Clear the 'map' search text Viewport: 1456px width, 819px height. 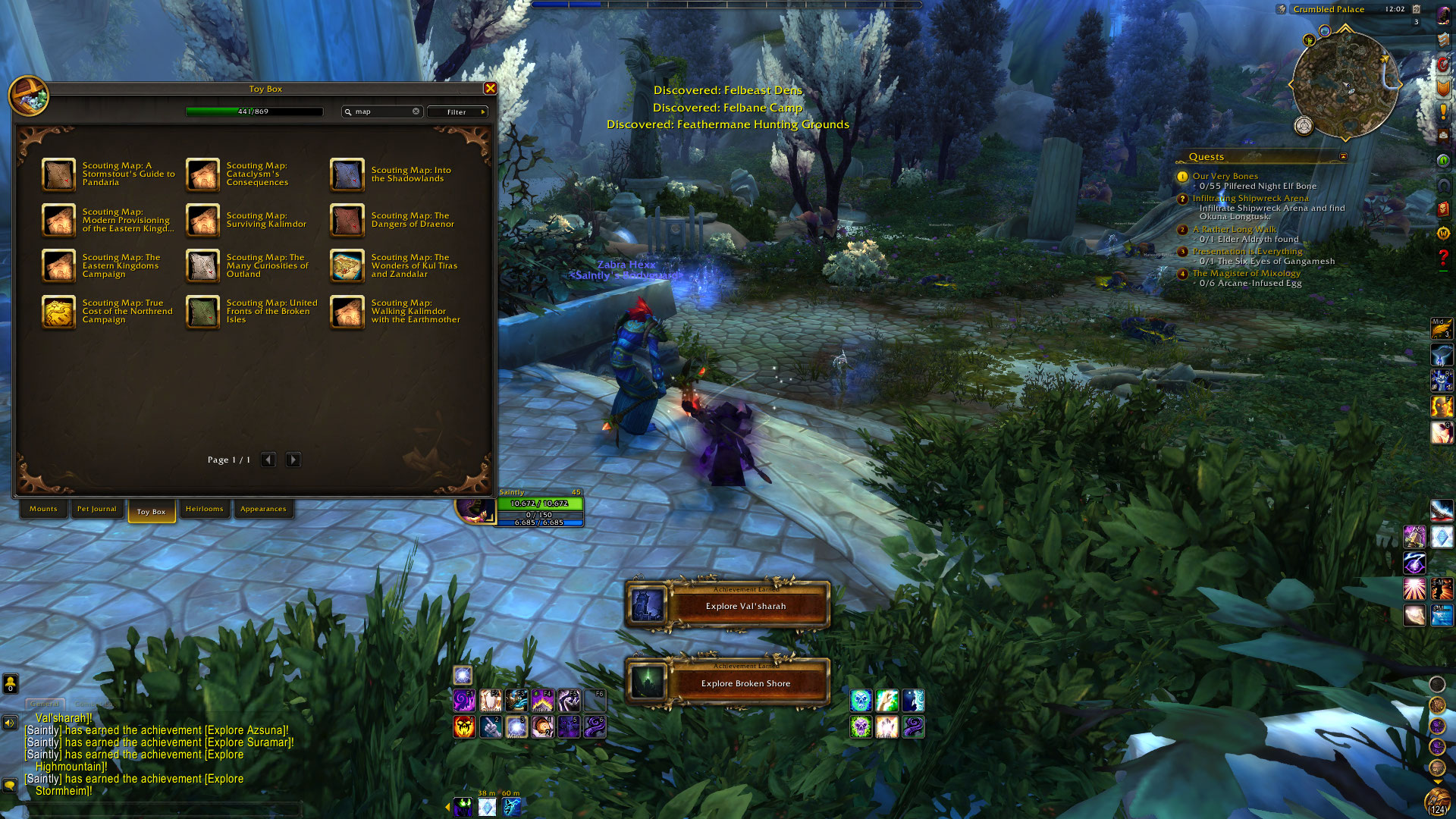(x=416, y=111)
